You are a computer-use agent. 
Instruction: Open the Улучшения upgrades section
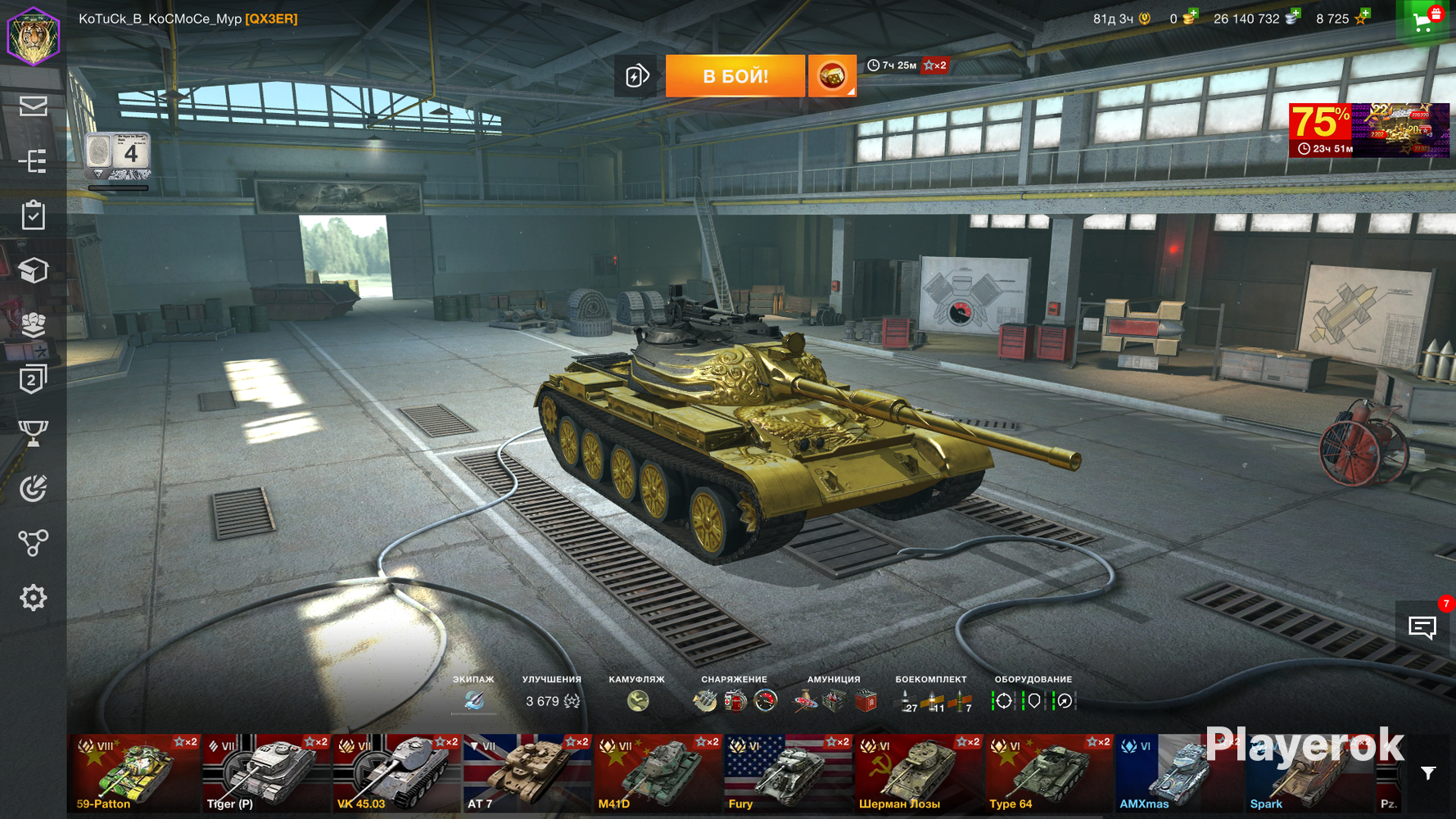(x=552, y=700)
